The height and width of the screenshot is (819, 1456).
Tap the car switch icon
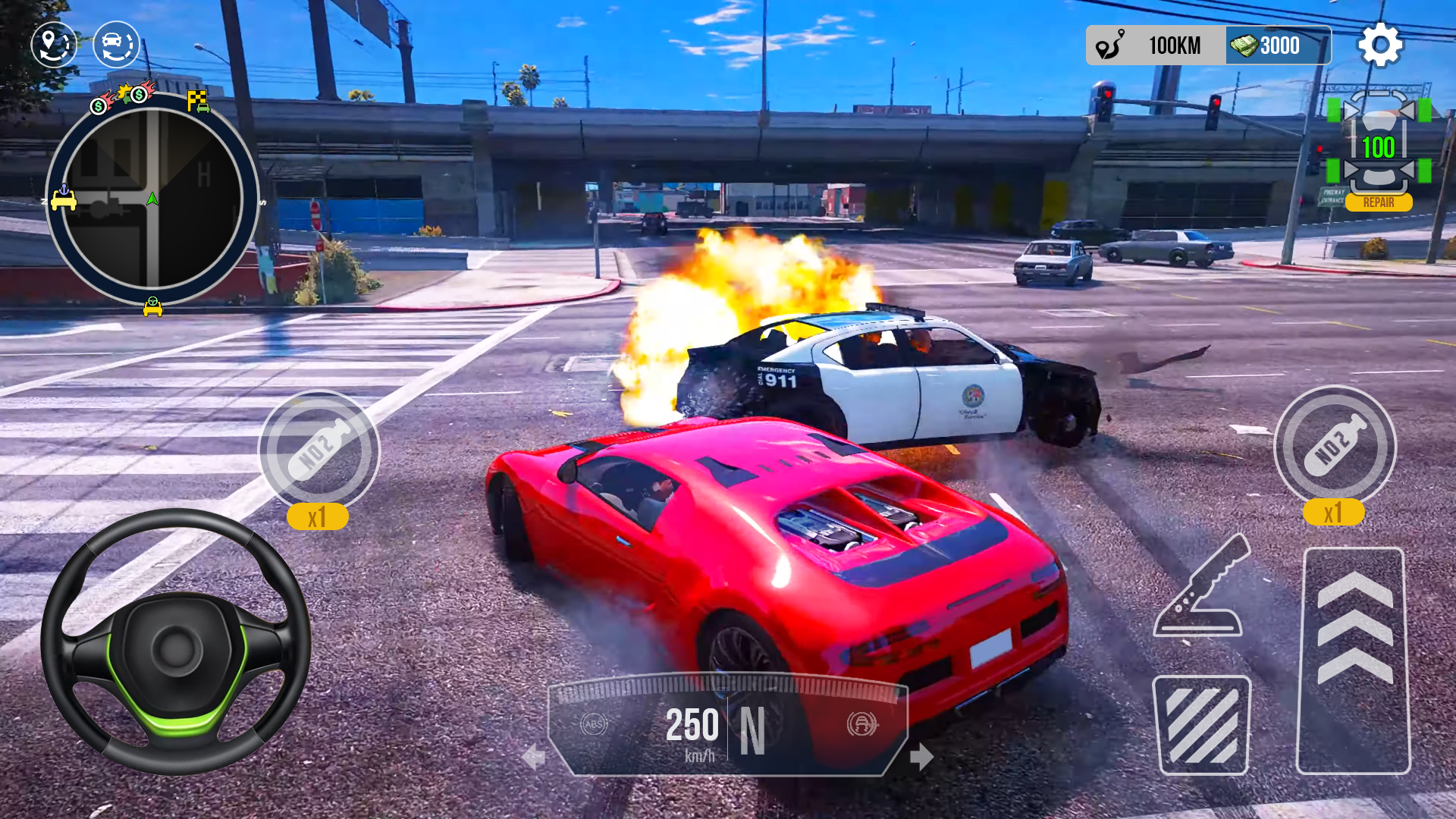[x=116, y=45]
